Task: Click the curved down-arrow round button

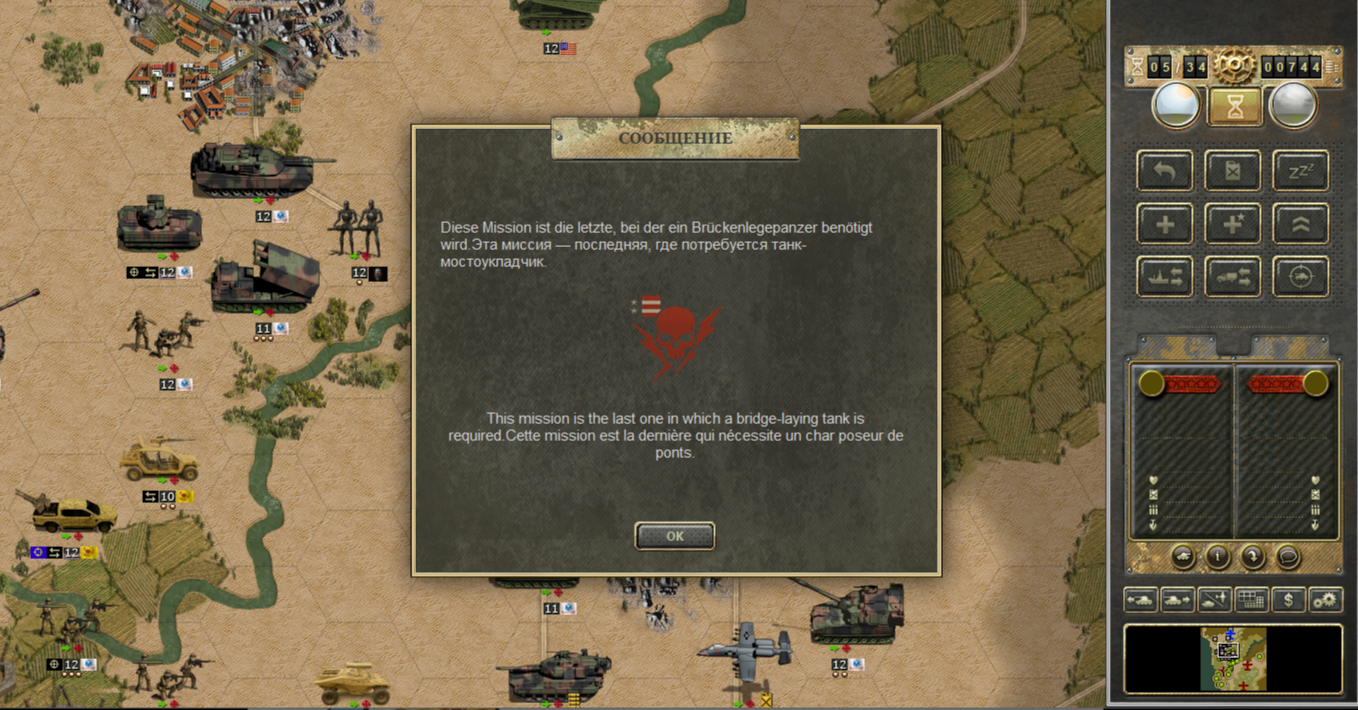Action: (x=1253, y=557)
